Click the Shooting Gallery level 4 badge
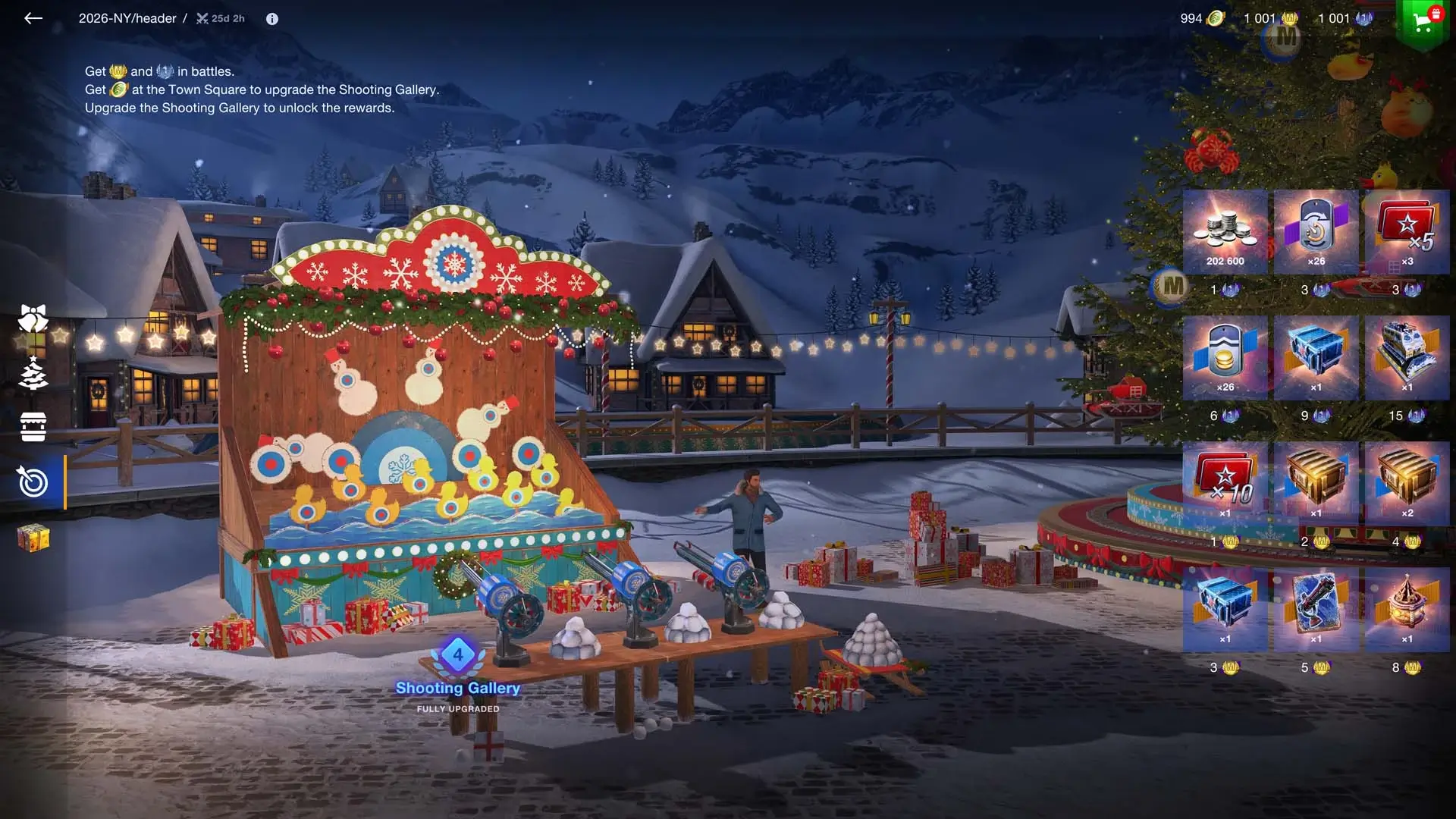The height and width of the screenshot is (819, 1456). (x=458, y=655)
